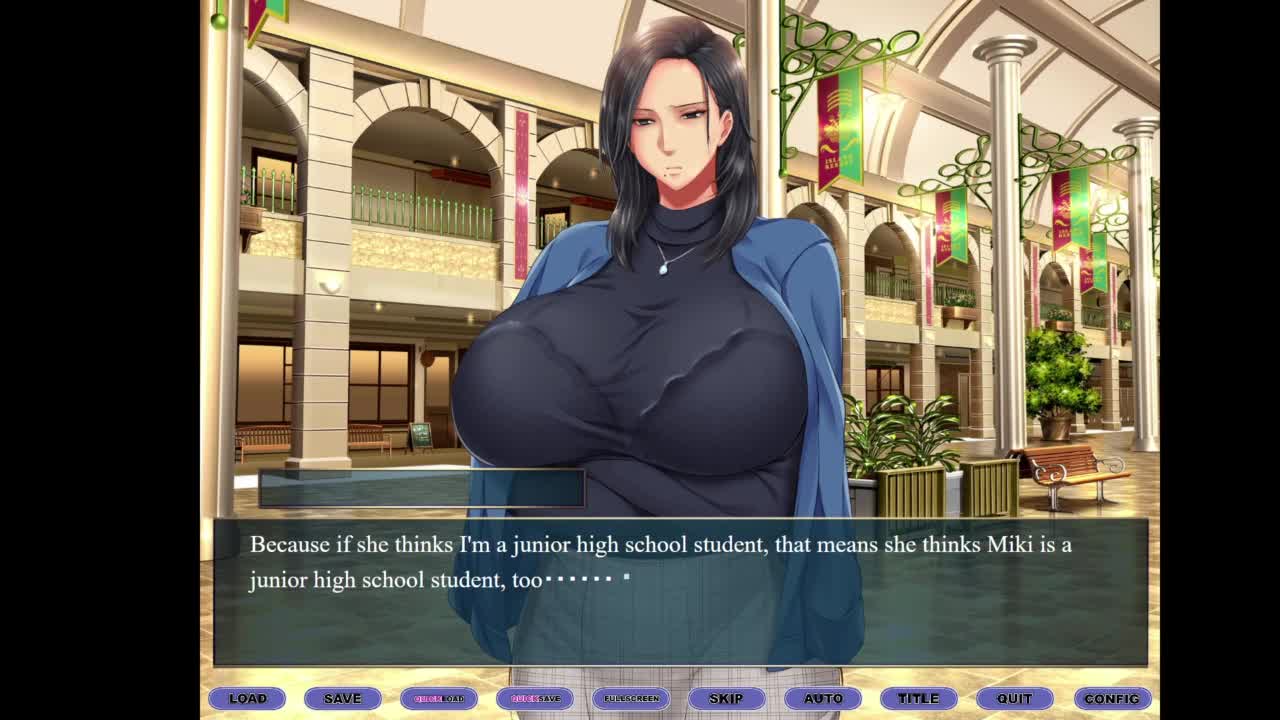Image resolution: width=1280 pixels, height=720 pixels.
Task: Return to the TITLE screen
Action: click(x=918, y=698)
